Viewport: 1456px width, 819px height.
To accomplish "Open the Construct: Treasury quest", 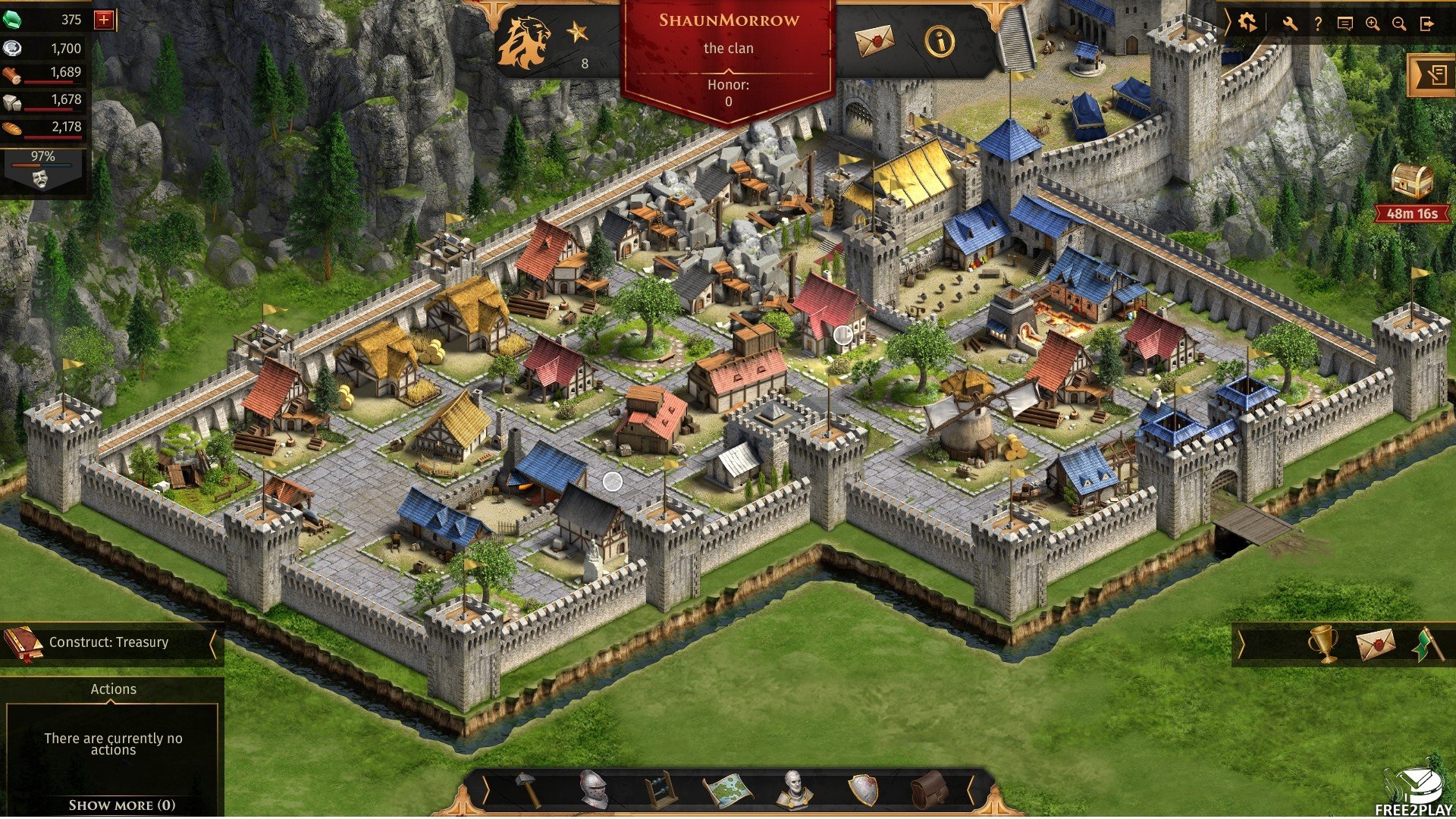I will coord(108,643).
